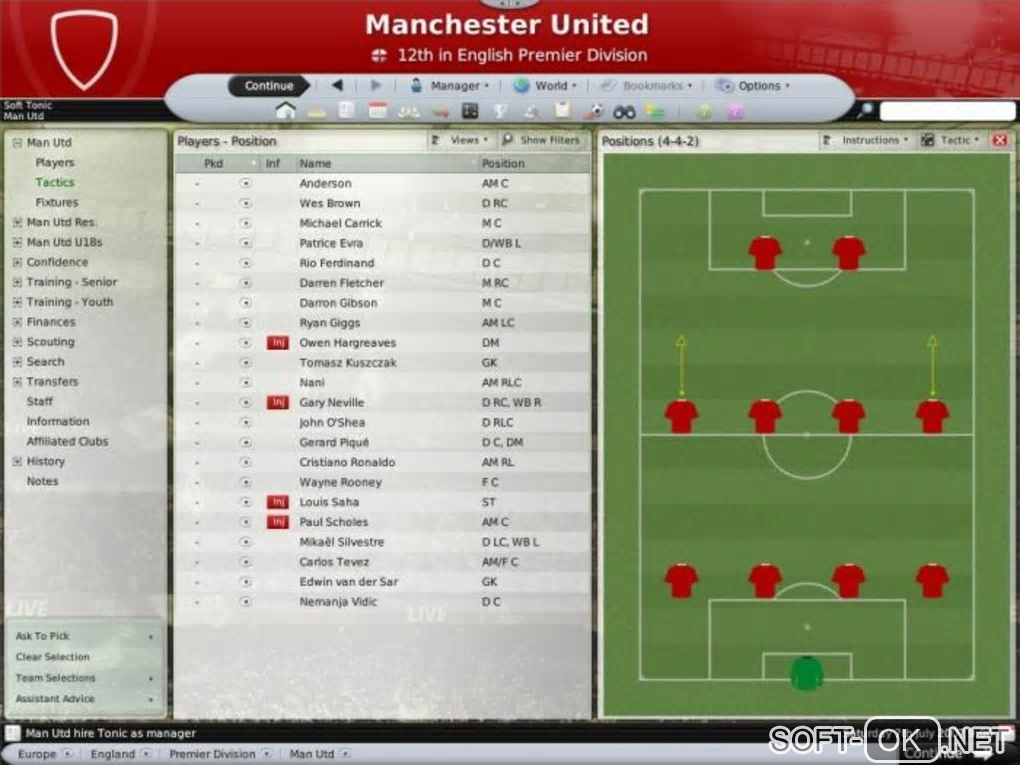
Task: Open the Views dropdown
Action: 461,141
